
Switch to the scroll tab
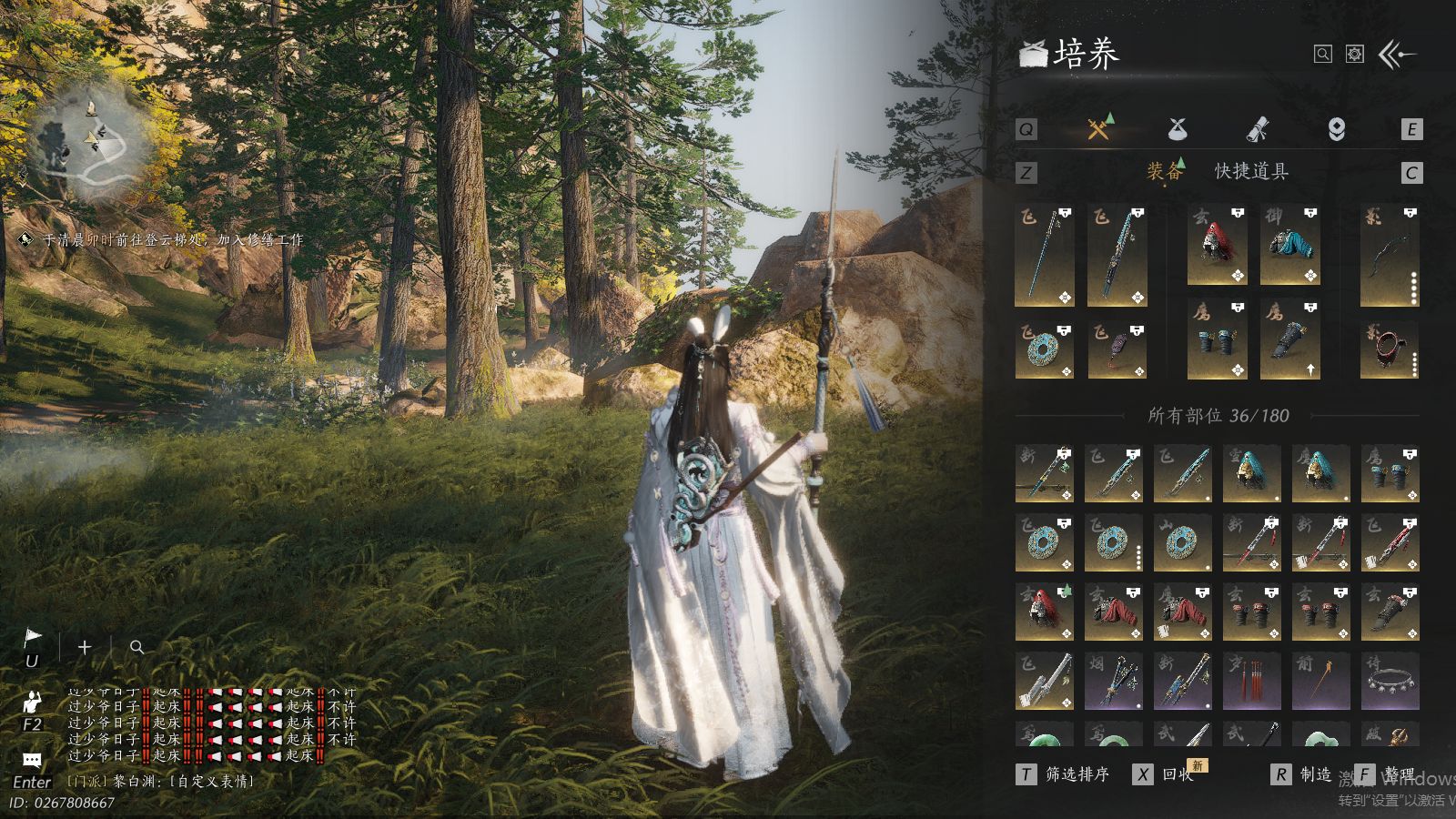[1257, 129]
